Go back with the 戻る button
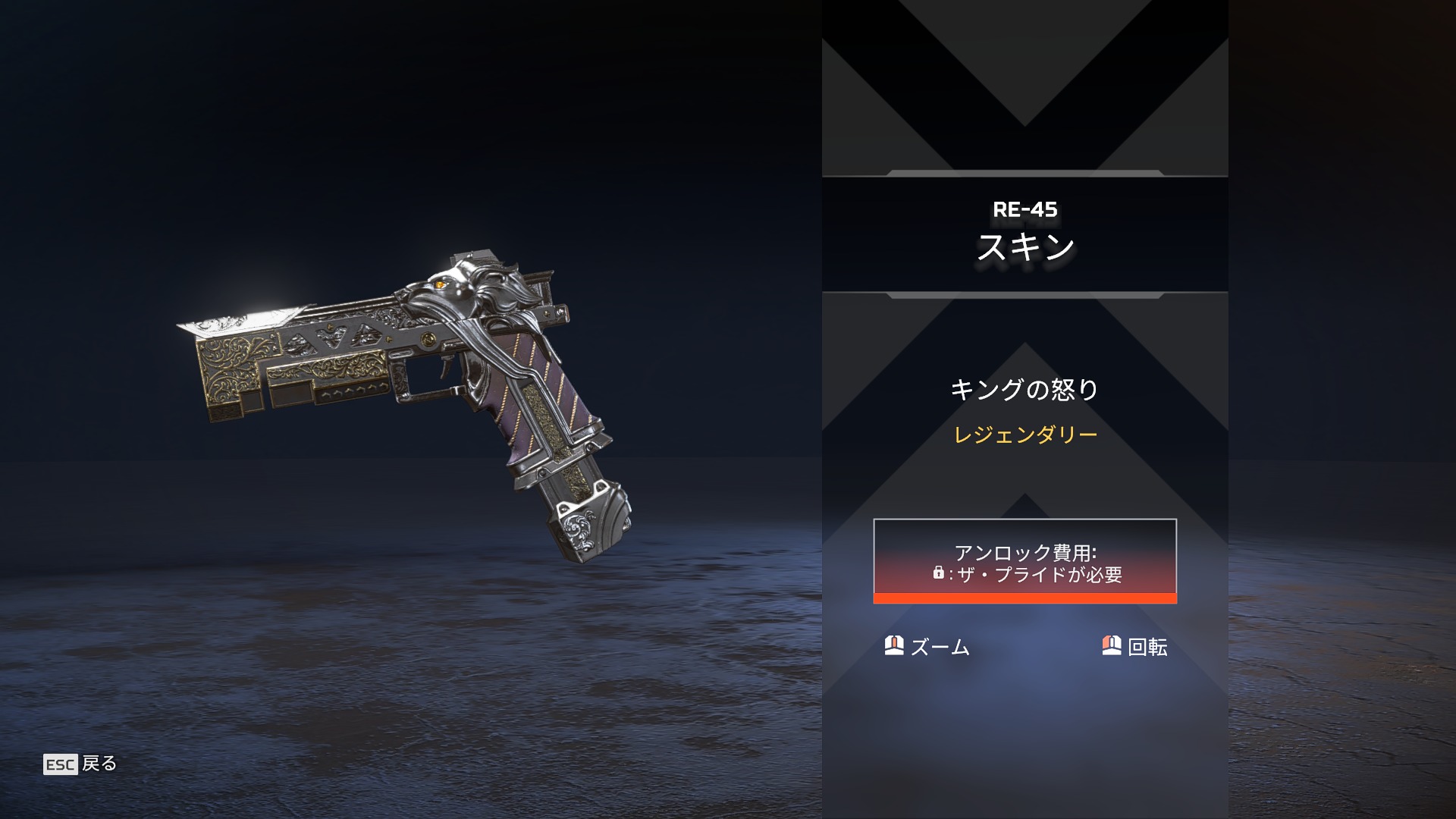This screenshot has height=819, width=1456. pyautogui.click(x=80, y=764)
